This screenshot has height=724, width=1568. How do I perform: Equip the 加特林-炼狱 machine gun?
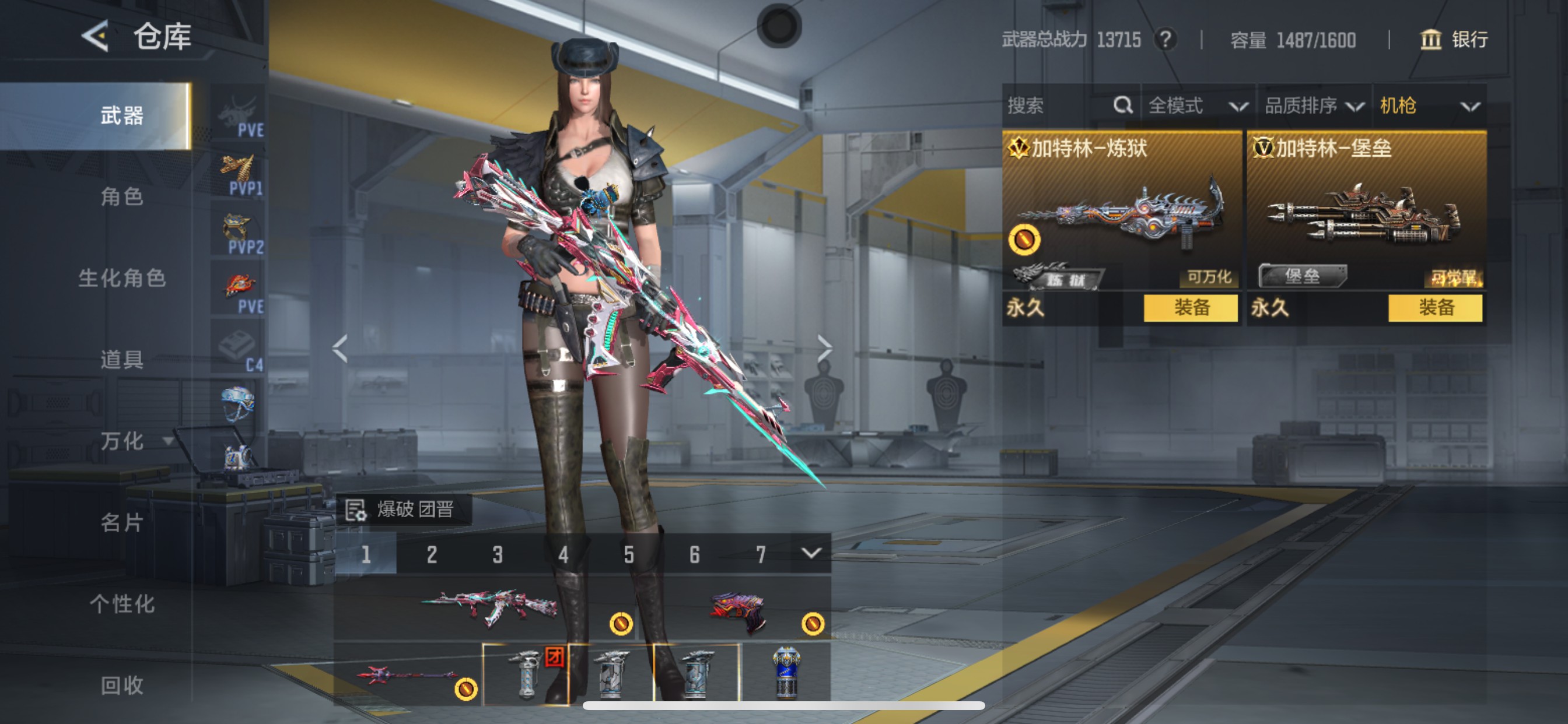tap(1191, 308)
